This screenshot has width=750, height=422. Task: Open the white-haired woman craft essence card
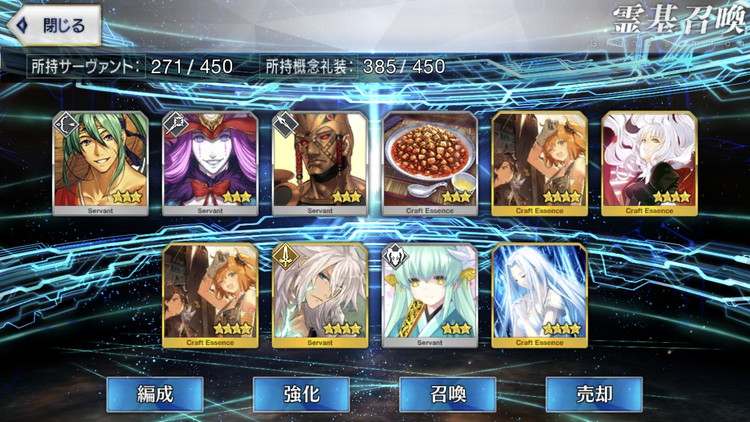click(649, 162)
